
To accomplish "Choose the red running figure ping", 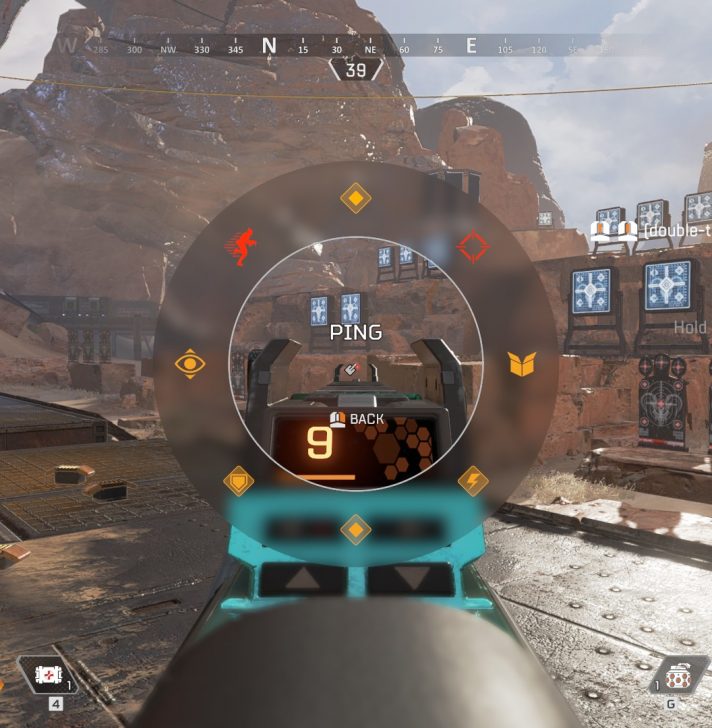I will (x=239, y=247).
